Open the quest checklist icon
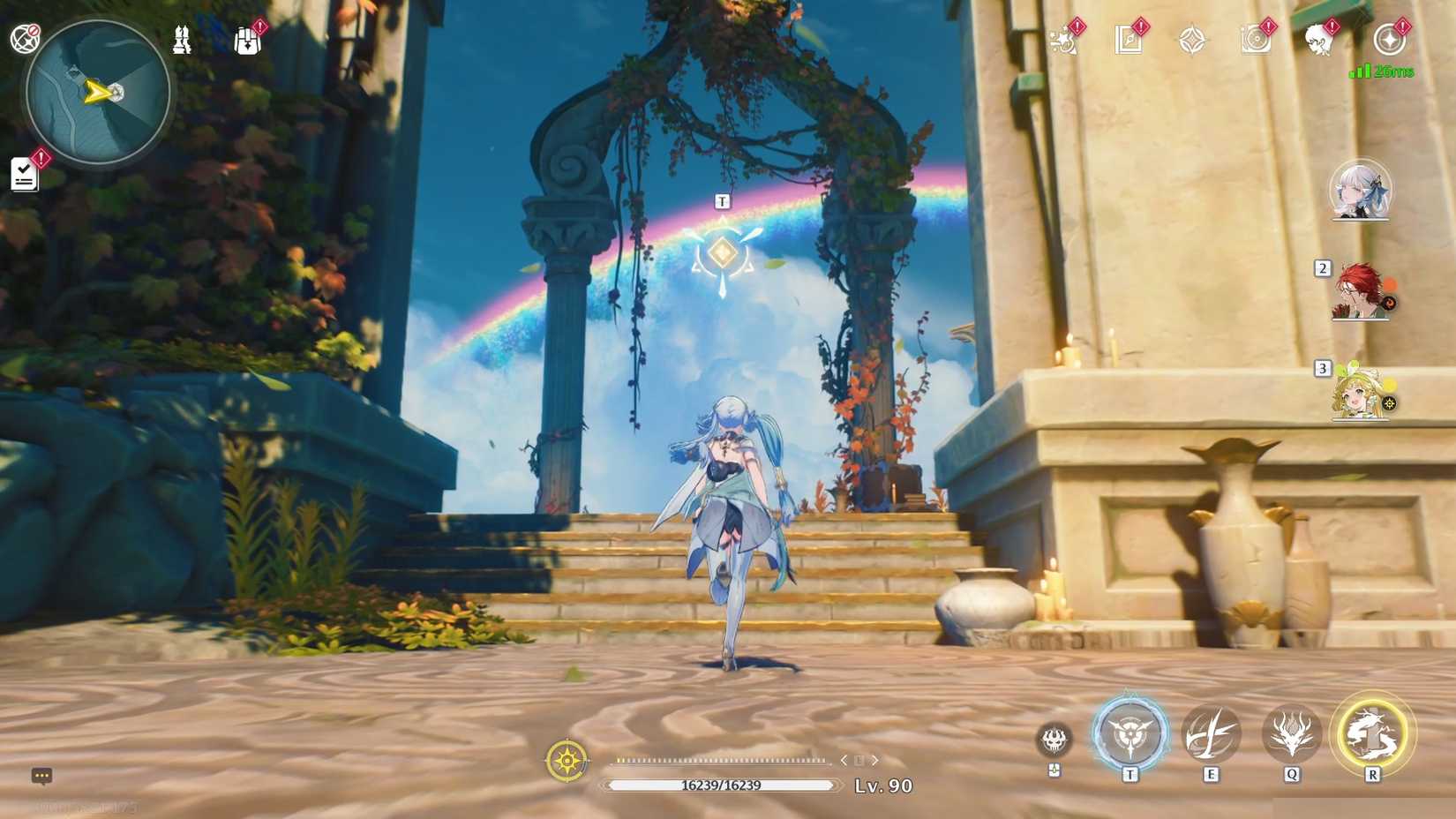 pos(24,173)
